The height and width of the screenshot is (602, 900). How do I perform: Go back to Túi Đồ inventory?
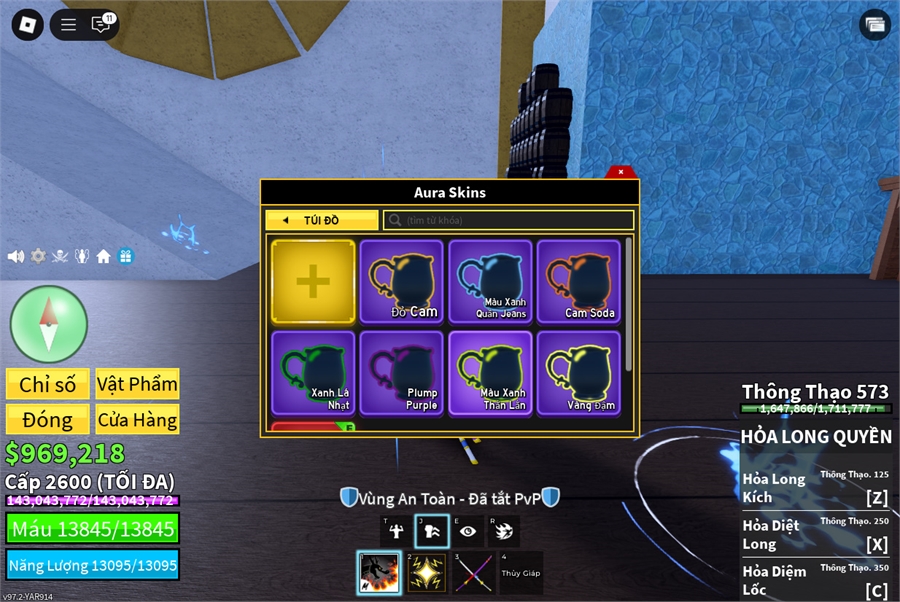point(322,220)
